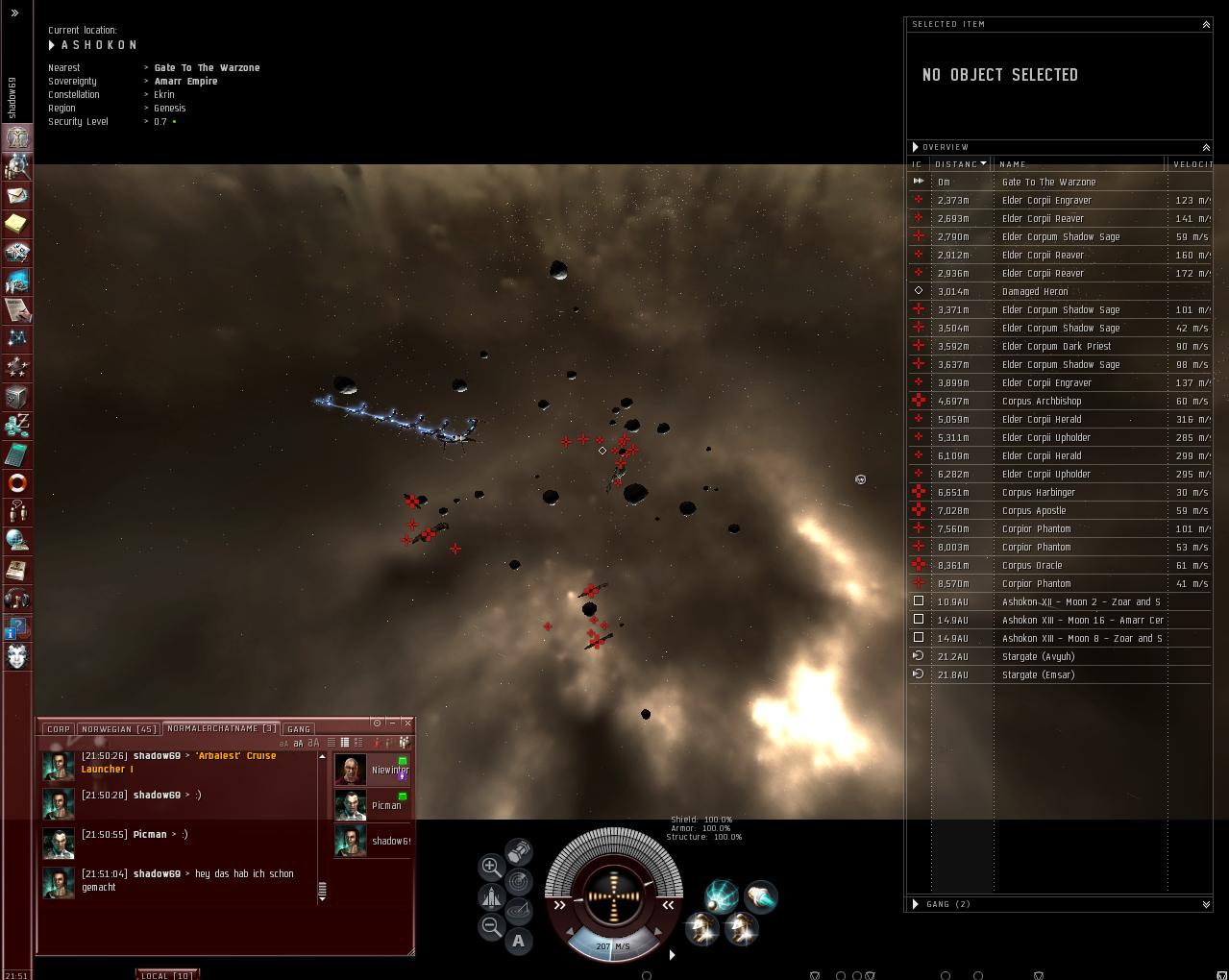Click the zoom-in magnifier button
The height and width of the screenshot is (980, 1229).
(490, 866)
